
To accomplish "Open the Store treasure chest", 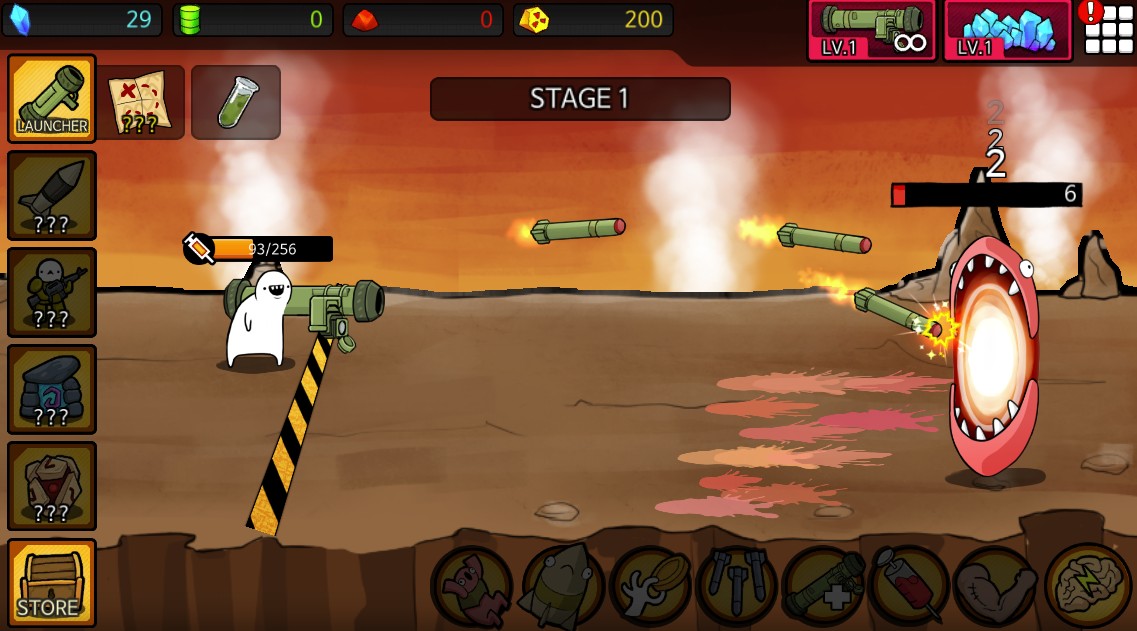I will (x=52, y=583).
